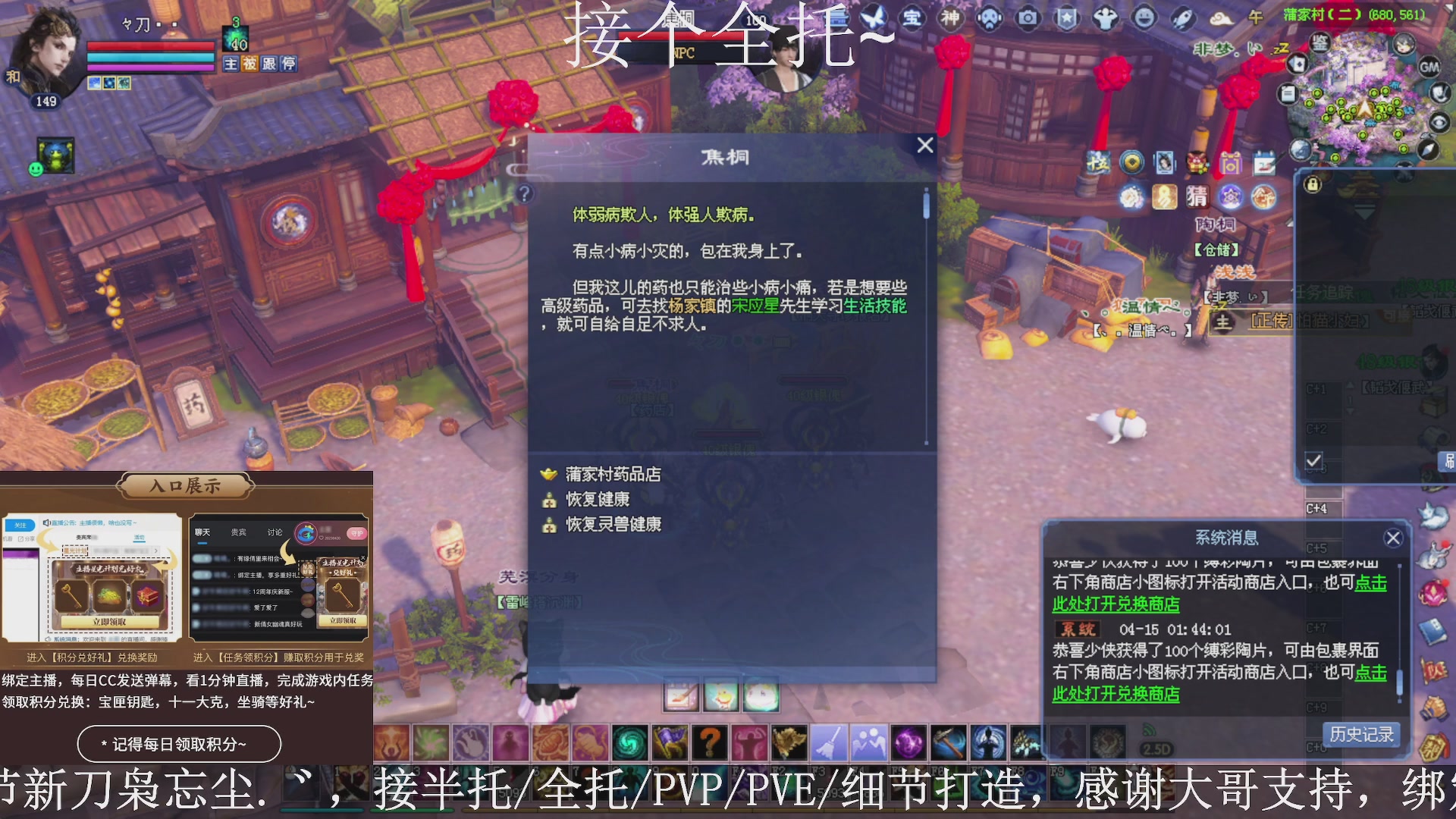The height and width of the screenshot is (819, 1456).
Task: Open the daily sign-in calendar icon
Action: pyautogui.click(x=1263, y=163)
